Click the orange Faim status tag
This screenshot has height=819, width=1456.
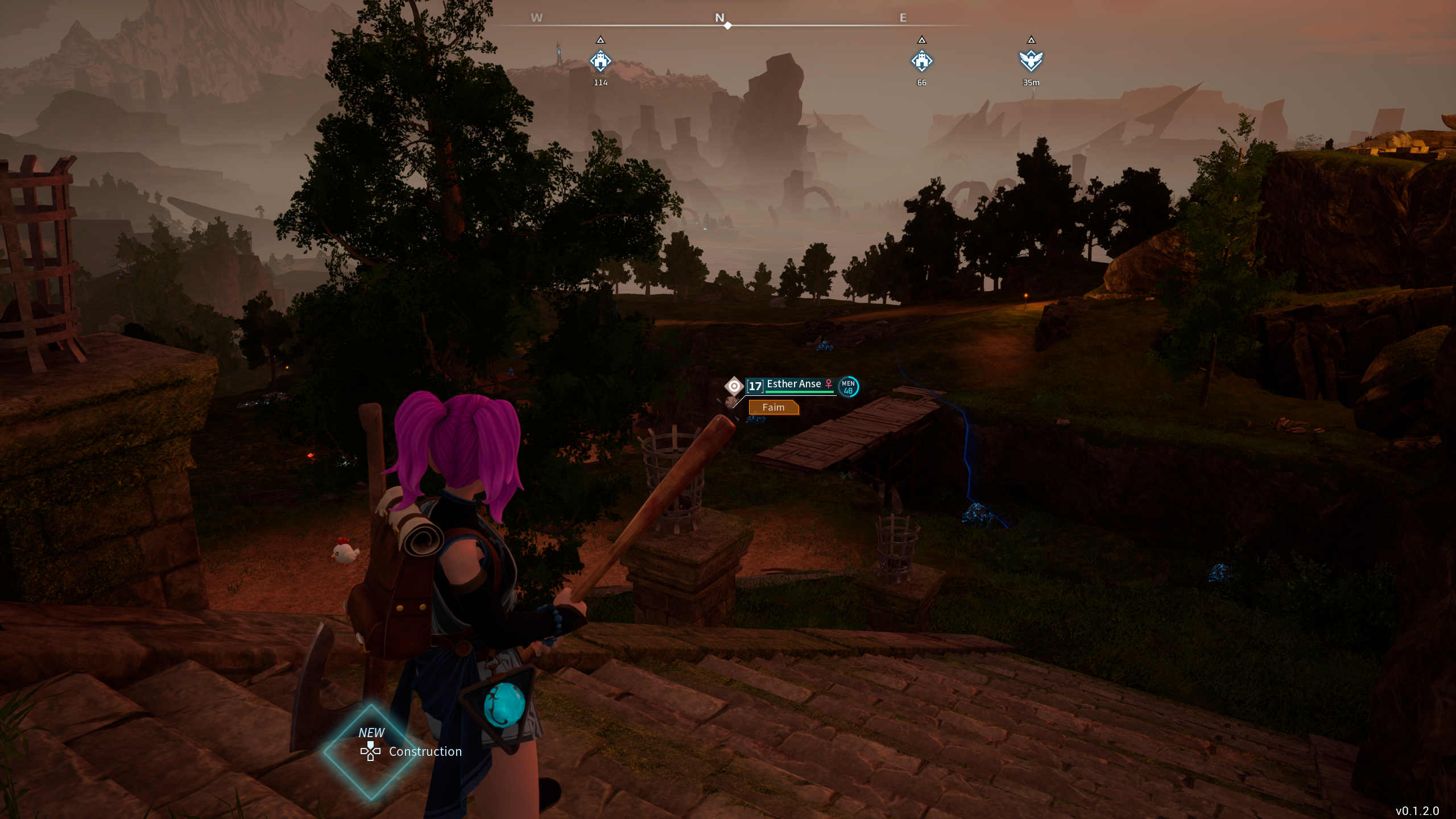click(x=773, y=407)
